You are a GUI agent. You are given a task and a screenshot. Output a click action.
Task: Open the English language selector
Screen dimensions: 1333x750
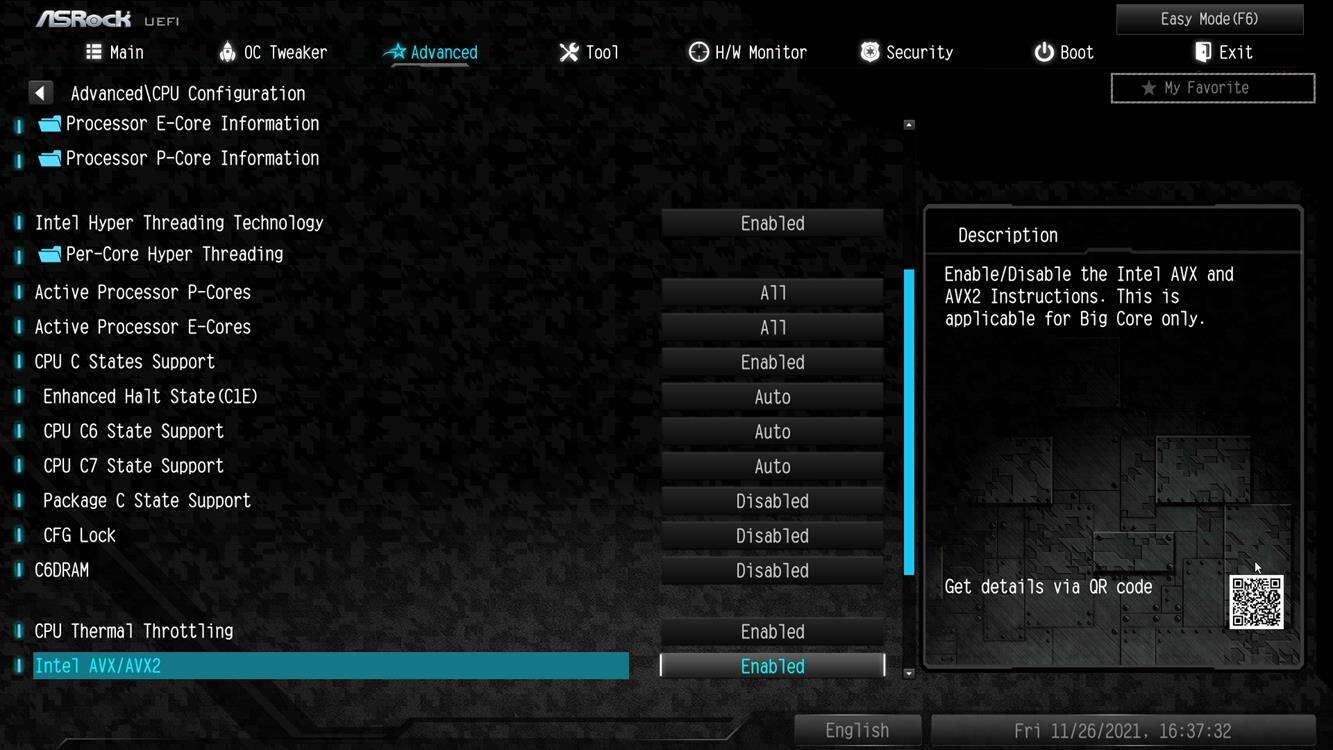tap(856, 730)
